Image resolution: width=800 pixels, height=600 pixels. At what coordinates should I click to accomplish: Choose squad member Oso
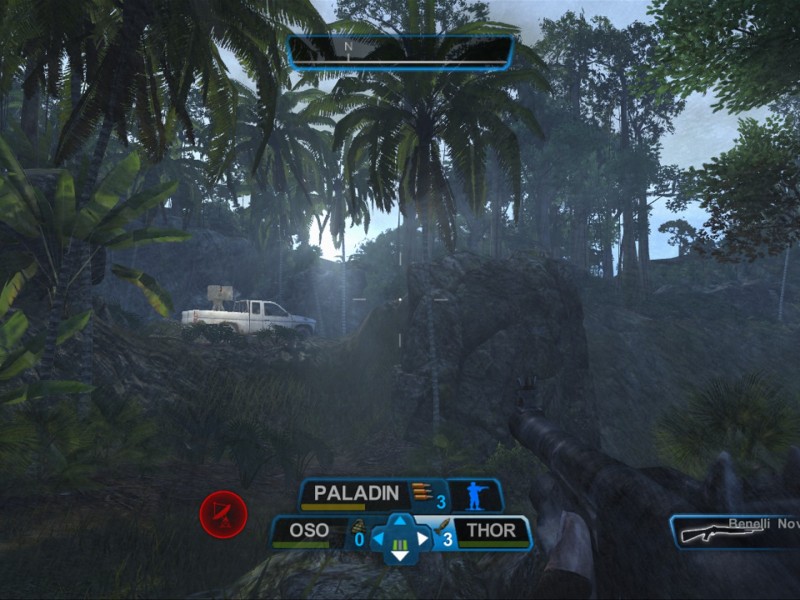click(x=309, y=531)
